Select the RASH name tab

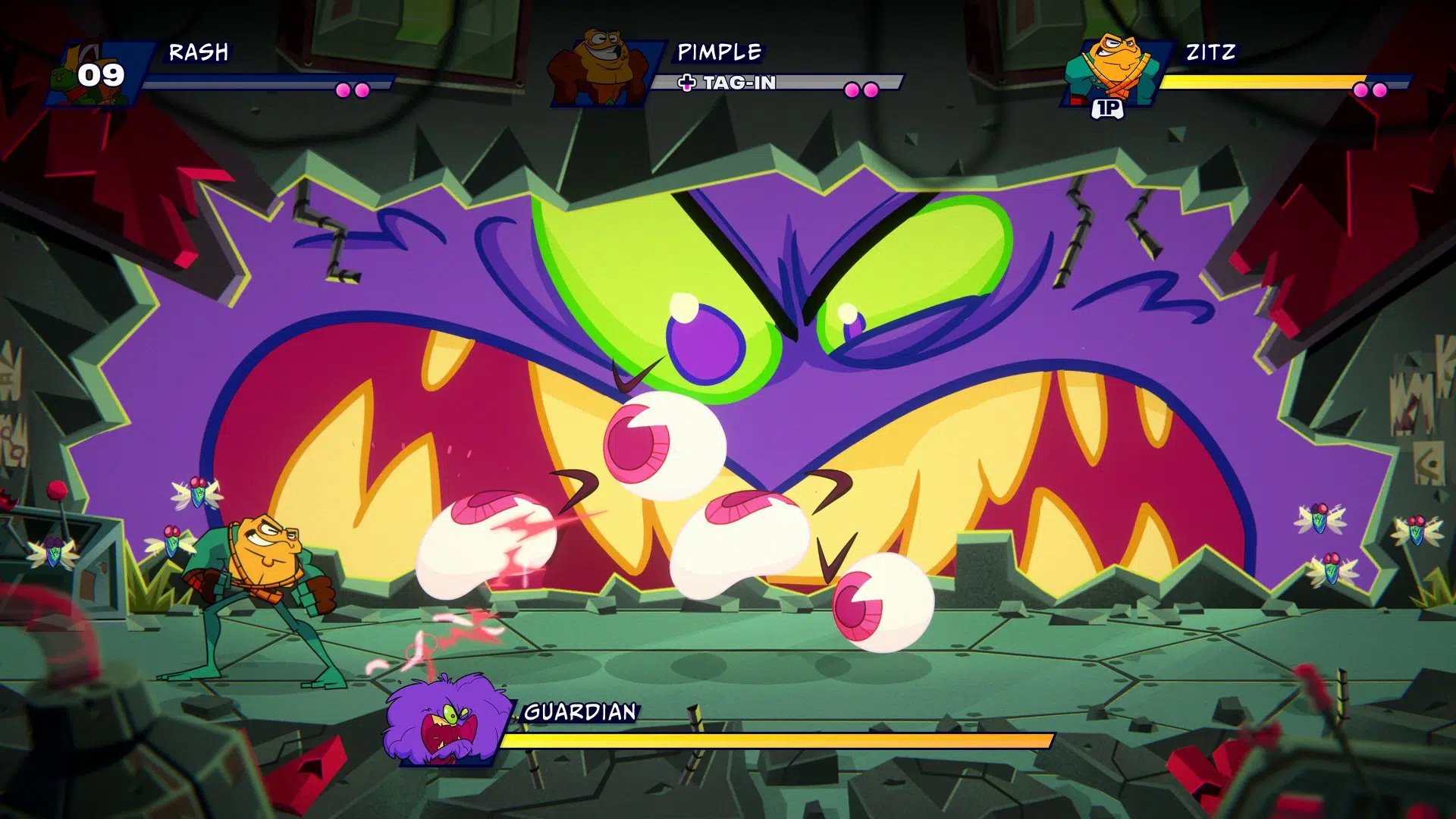[x=199, y=53]
